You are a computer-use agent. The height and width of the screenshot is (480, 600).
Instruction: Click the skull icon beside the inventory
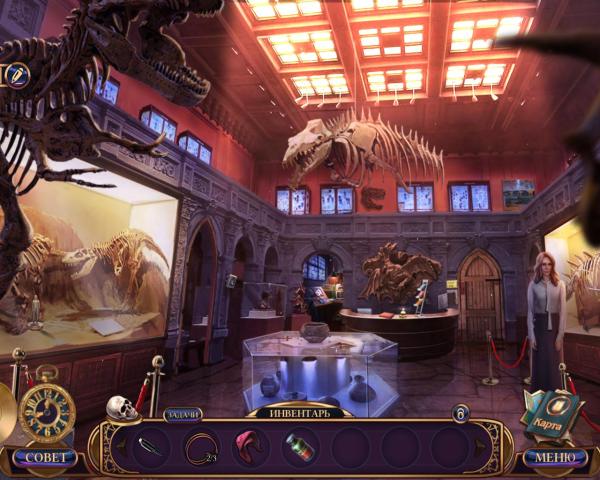(x=121, y=408)
